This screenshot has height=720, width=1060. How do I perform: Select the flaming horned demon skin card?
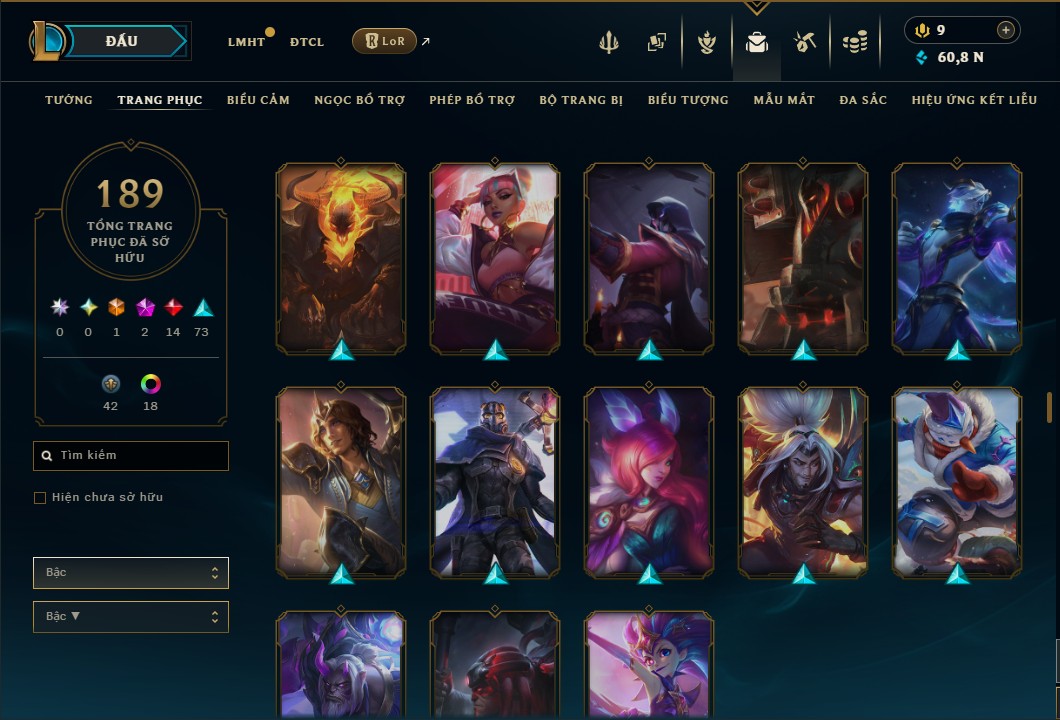[341, 258]
